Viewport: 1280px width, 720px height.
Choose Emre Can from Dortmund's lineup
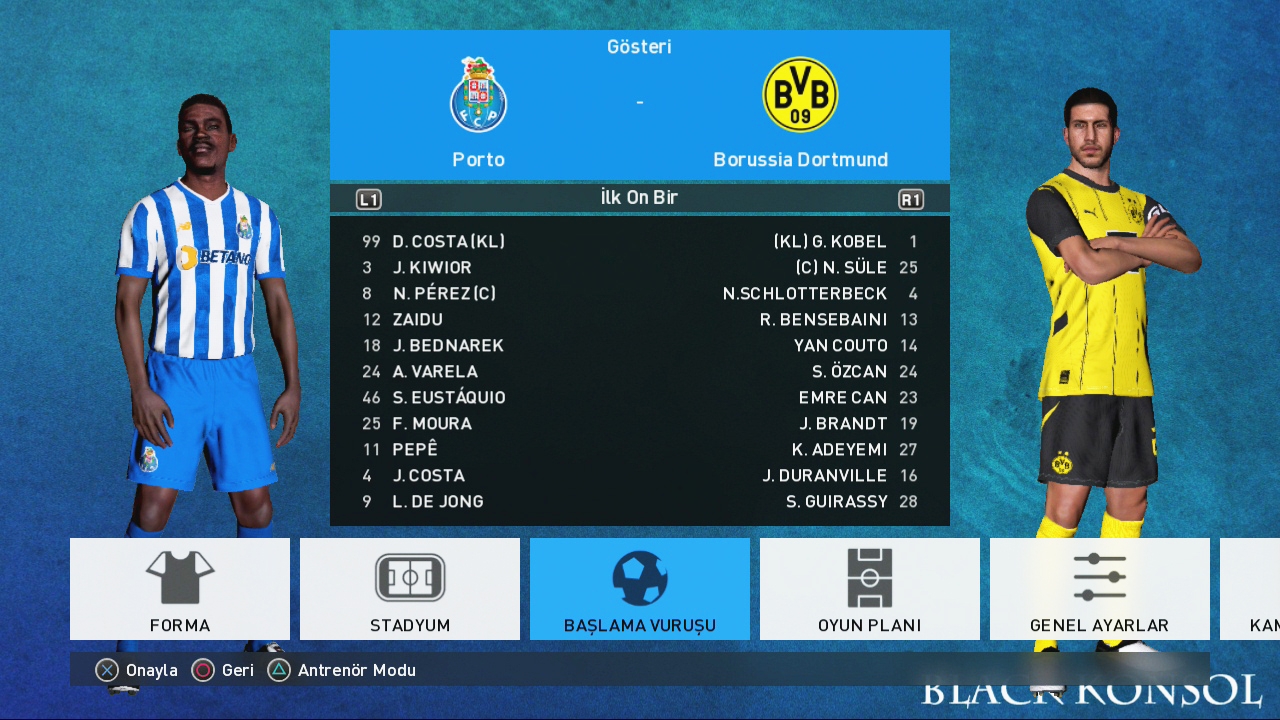(x=843, y=398)
